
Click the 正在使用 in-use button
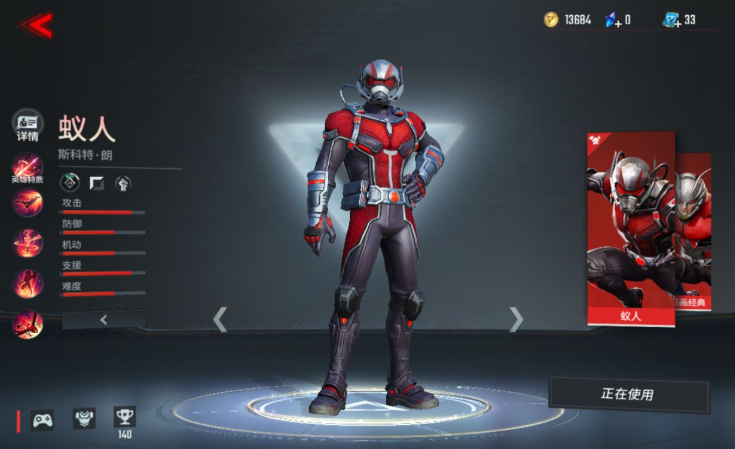(x=628, y=394)
